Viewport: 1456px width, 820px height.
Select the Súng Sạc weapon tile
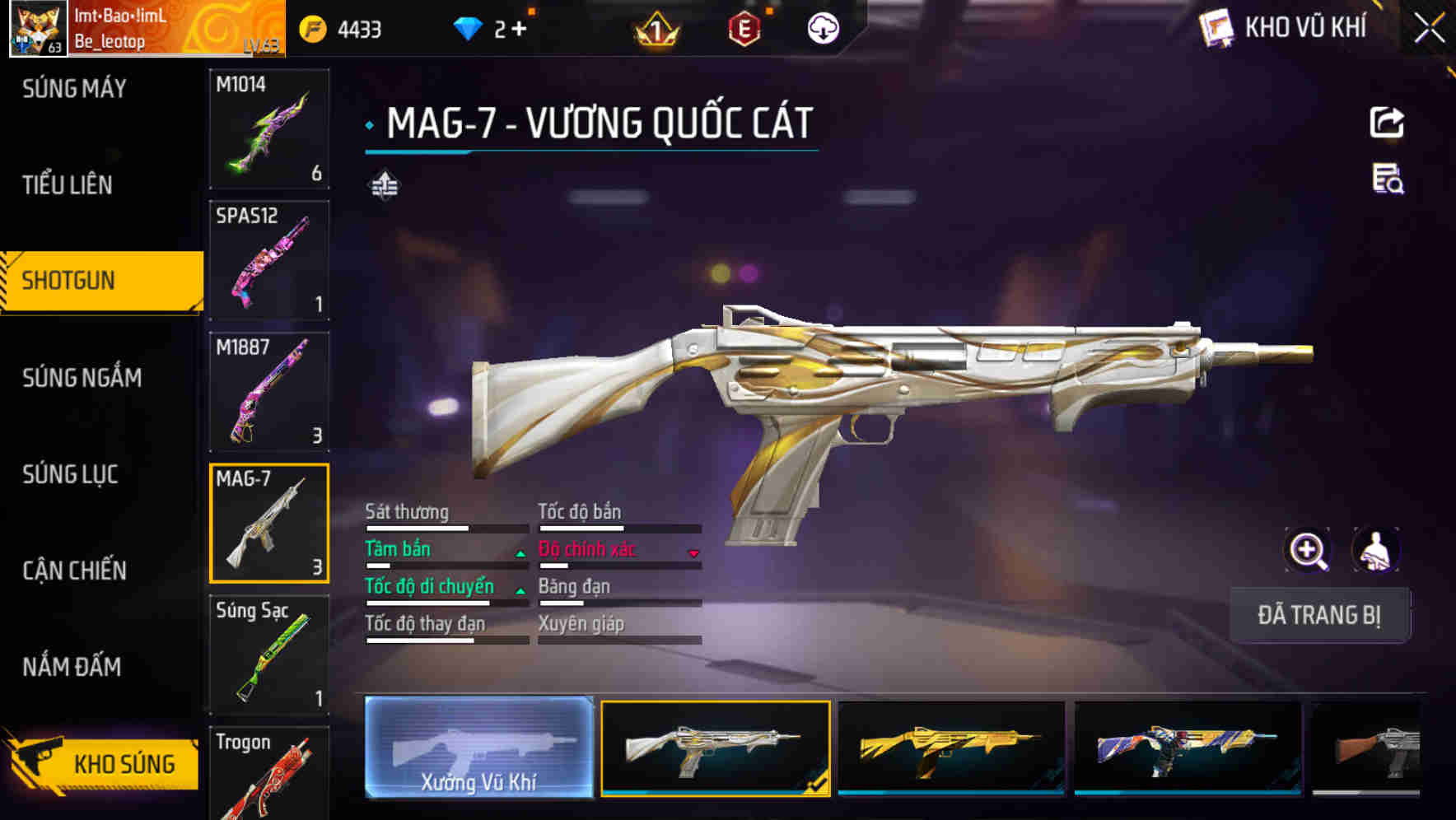point(269,655)
